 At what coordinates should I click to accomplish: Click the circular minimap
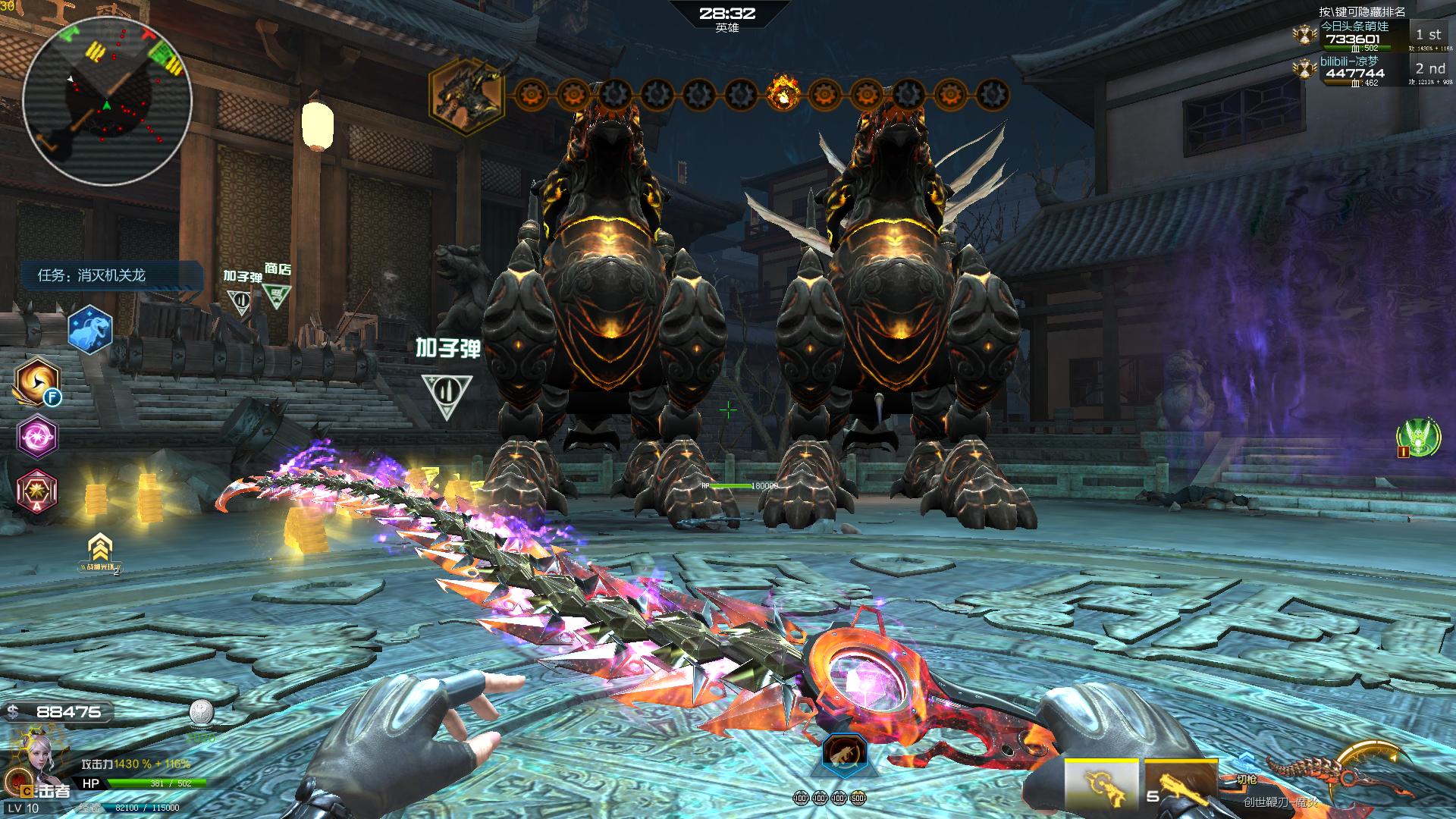(x=106, y=99)
